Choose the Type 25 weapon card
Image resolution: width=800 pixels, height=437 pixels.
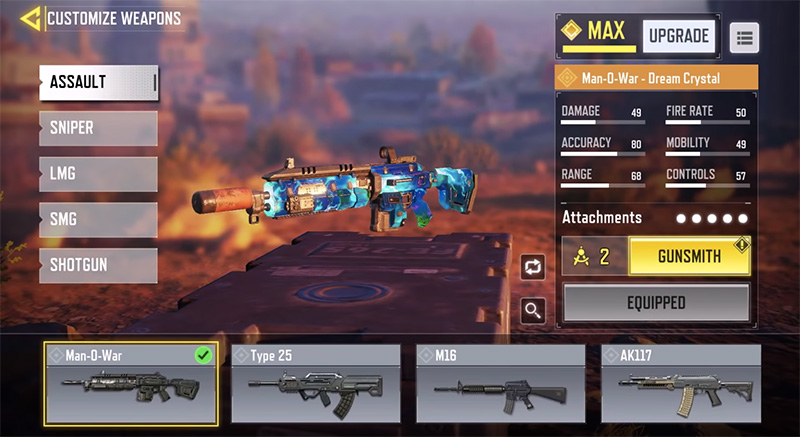pos(316,384)
